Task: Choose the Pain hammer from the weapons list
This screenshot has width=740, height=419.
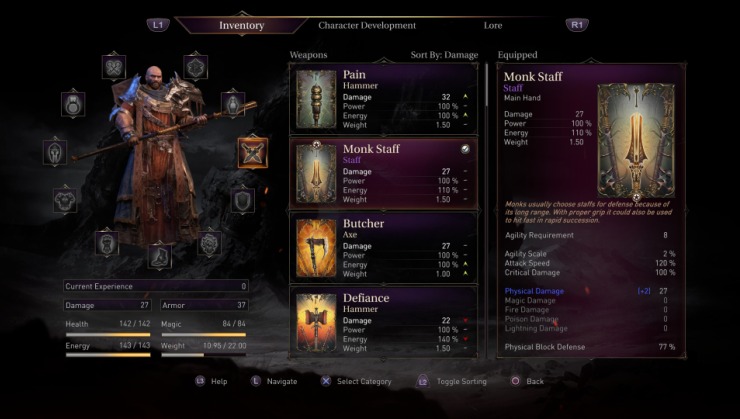Action: coord(383,100)
